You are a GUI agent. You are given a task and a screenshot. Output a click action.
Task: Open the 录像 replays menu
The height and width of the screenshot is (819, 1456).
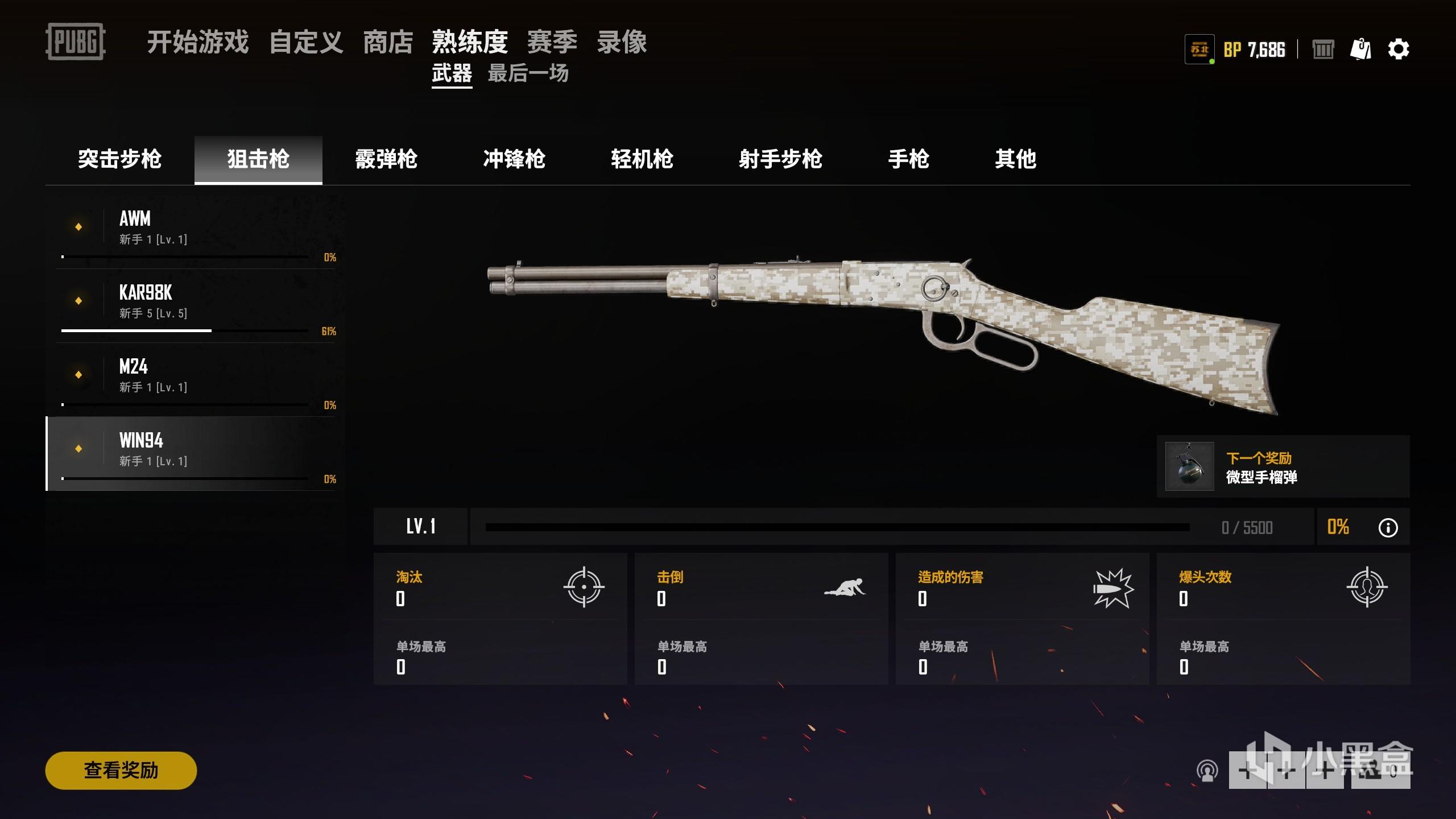point(622,42)
